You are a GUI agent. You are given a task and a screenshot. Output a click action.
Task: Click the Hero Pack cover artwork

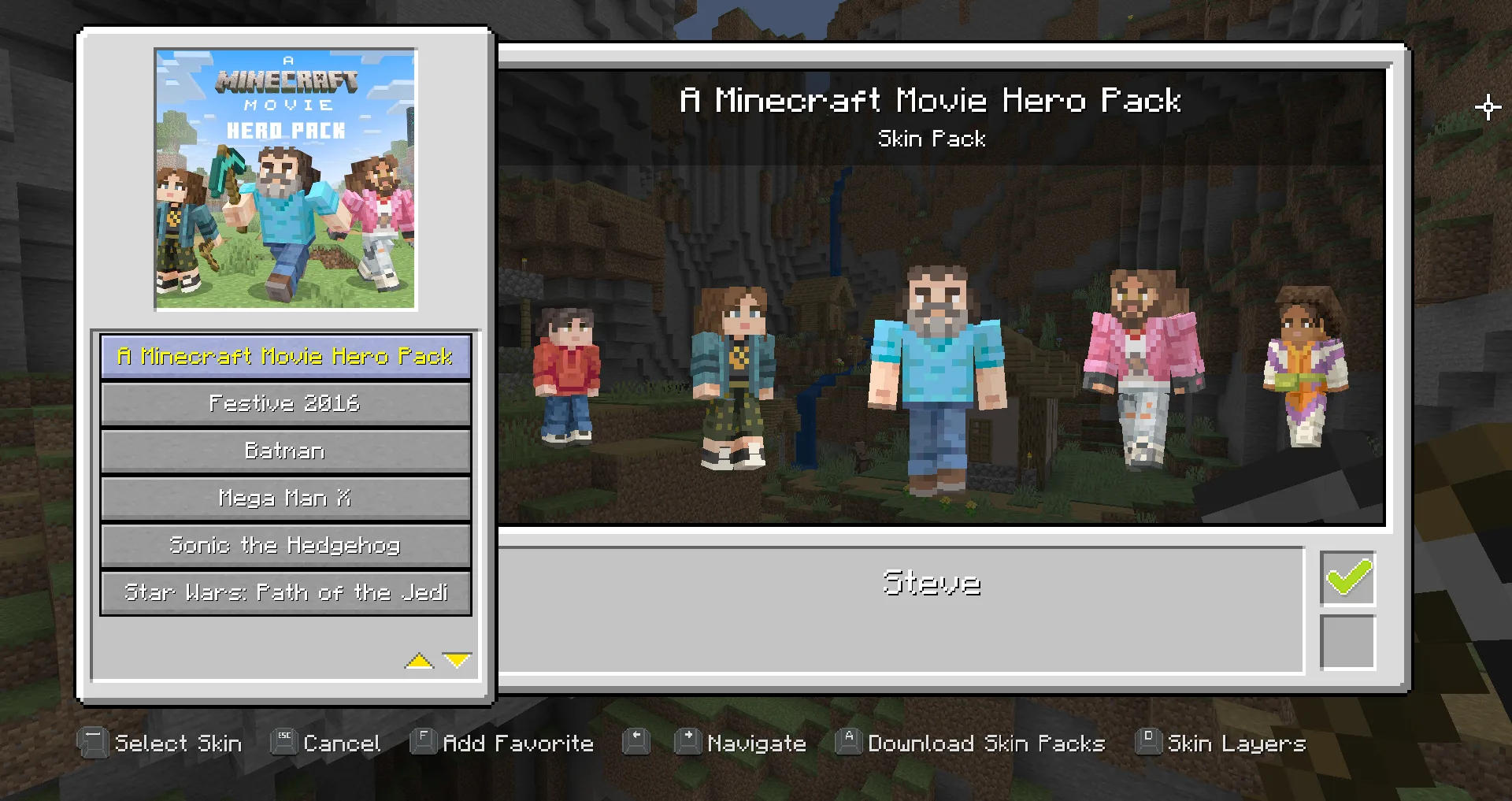pos(285,179)
